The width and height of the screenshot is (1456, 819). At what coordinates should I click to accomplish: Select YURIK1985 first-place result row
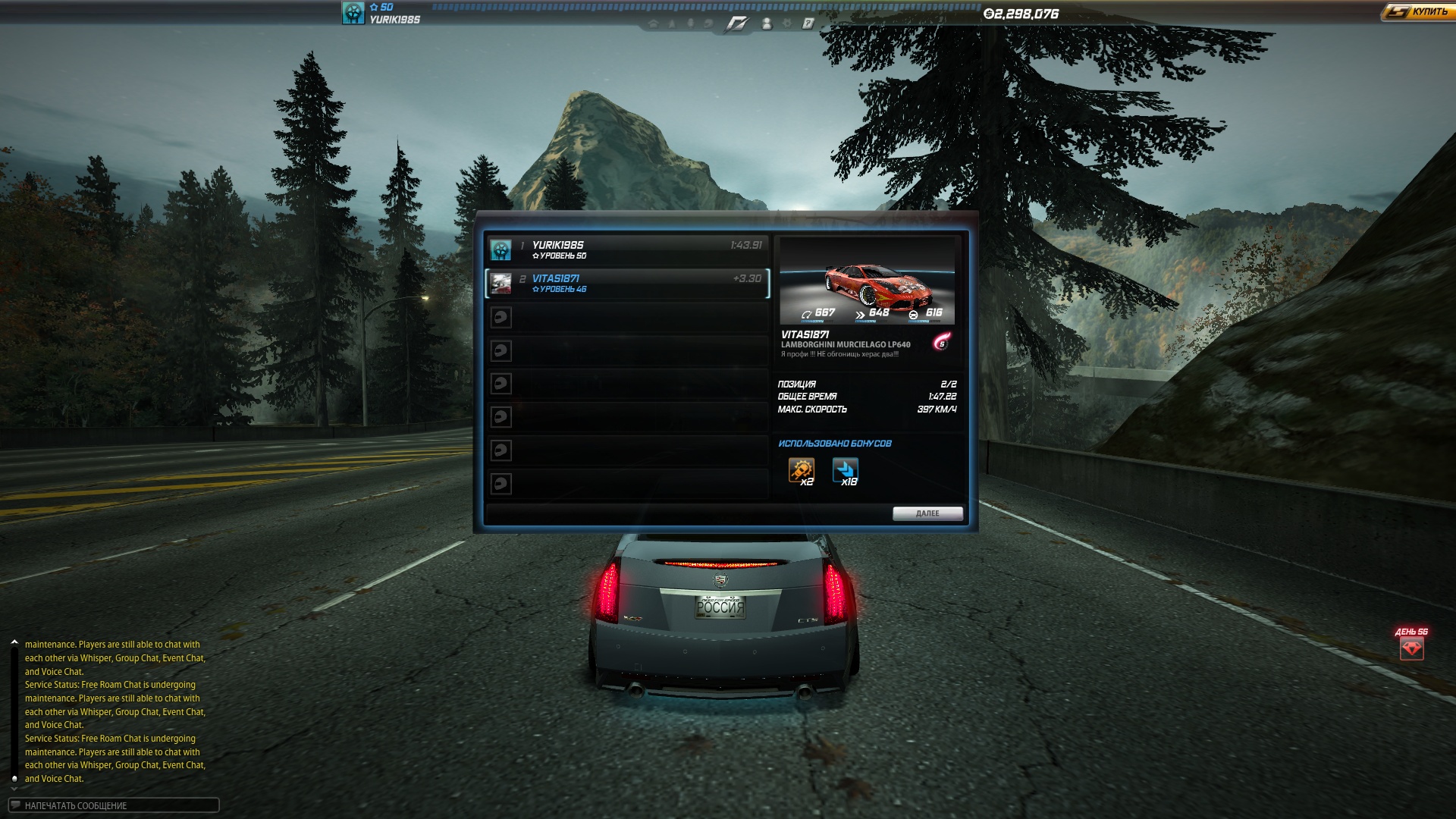tap(627, 249)
